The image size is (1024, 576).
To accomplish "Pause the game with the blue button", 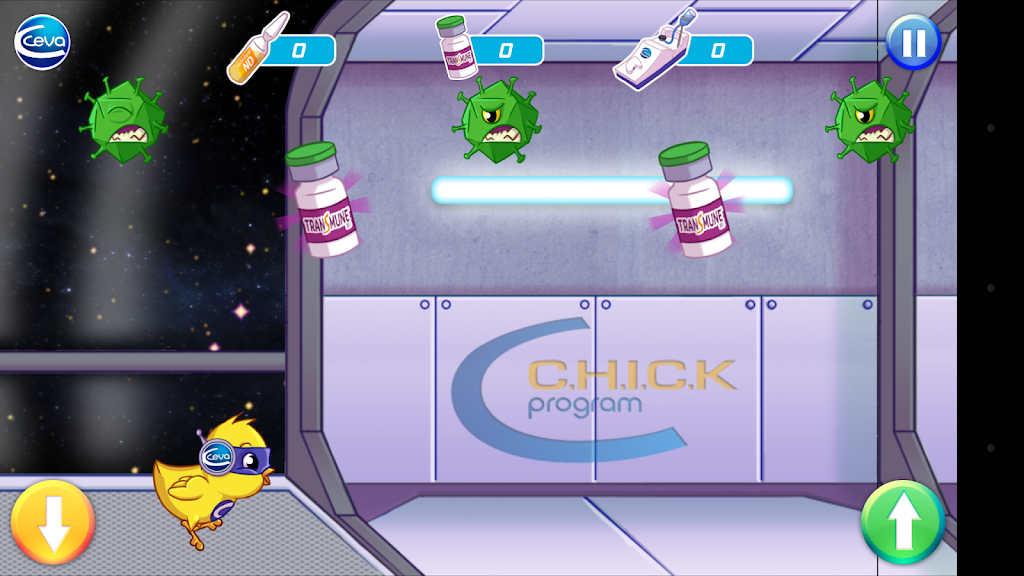I will [912, 42].
